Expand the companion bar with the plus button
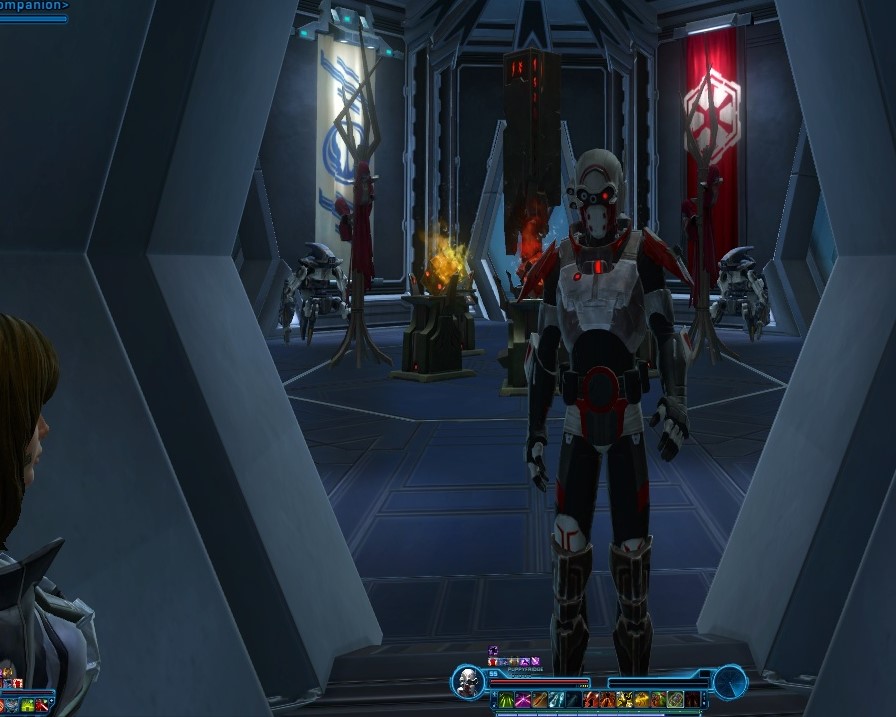 pyautogui.click(x=51, y=701)
